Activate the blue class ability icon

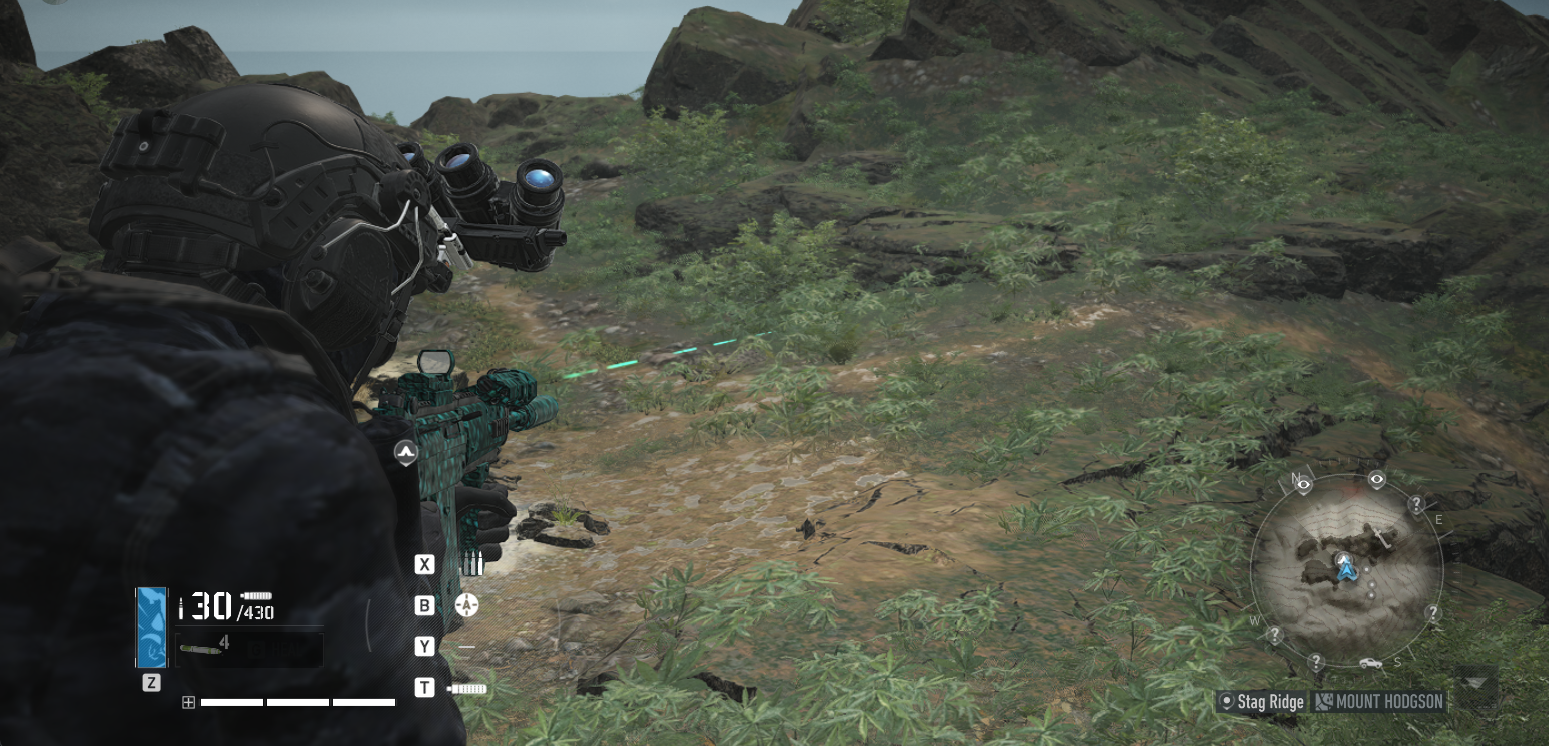151,627
